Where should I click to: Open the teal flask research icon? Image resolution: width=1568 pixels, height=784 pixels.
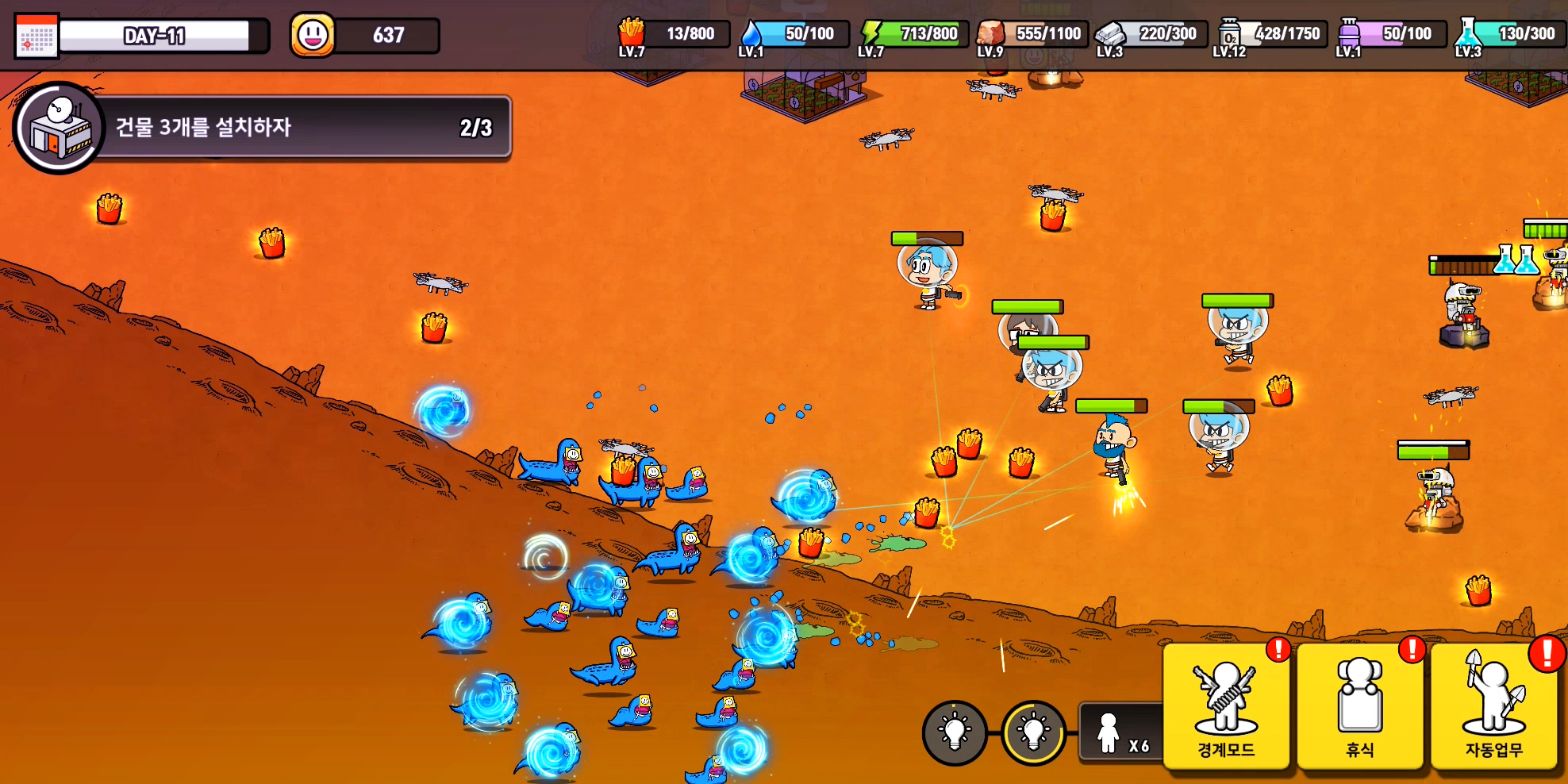tap(1468, 33)
